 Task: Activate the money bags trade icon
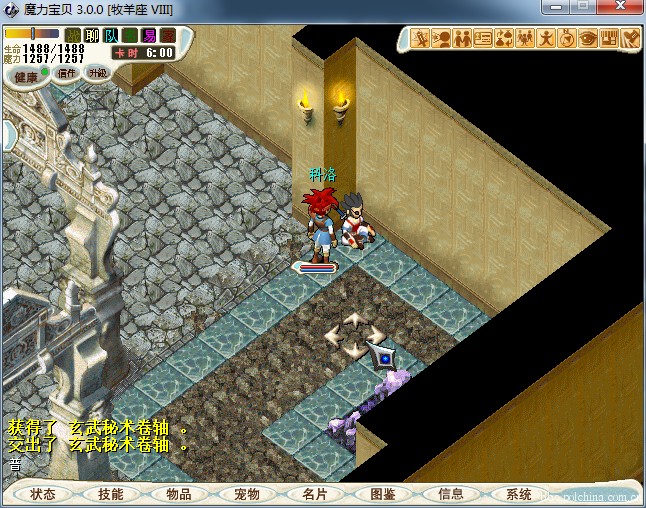(x=504, y=39)
